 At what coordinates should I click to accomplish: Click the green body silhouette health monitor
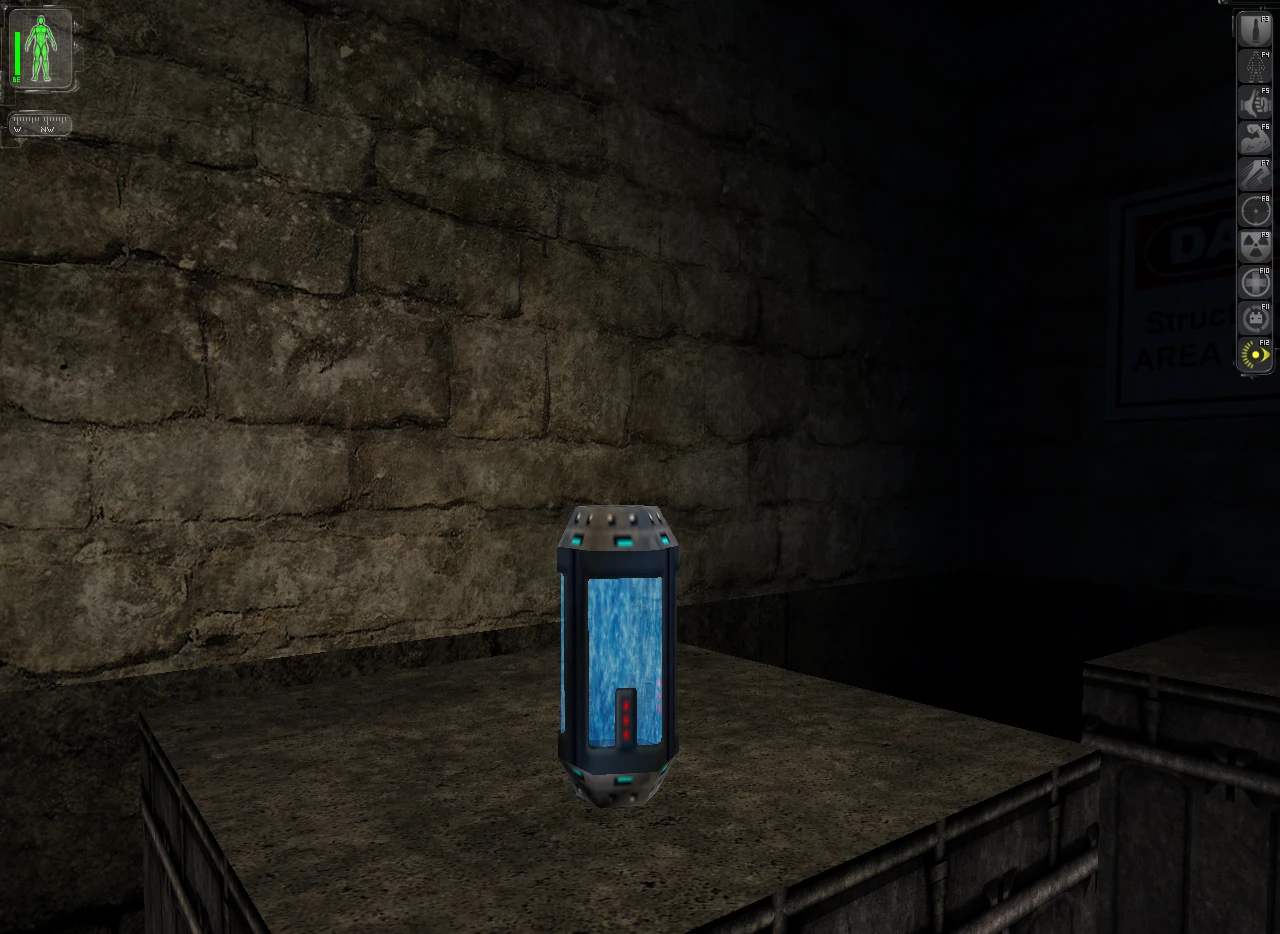click(x=42, y=50)
